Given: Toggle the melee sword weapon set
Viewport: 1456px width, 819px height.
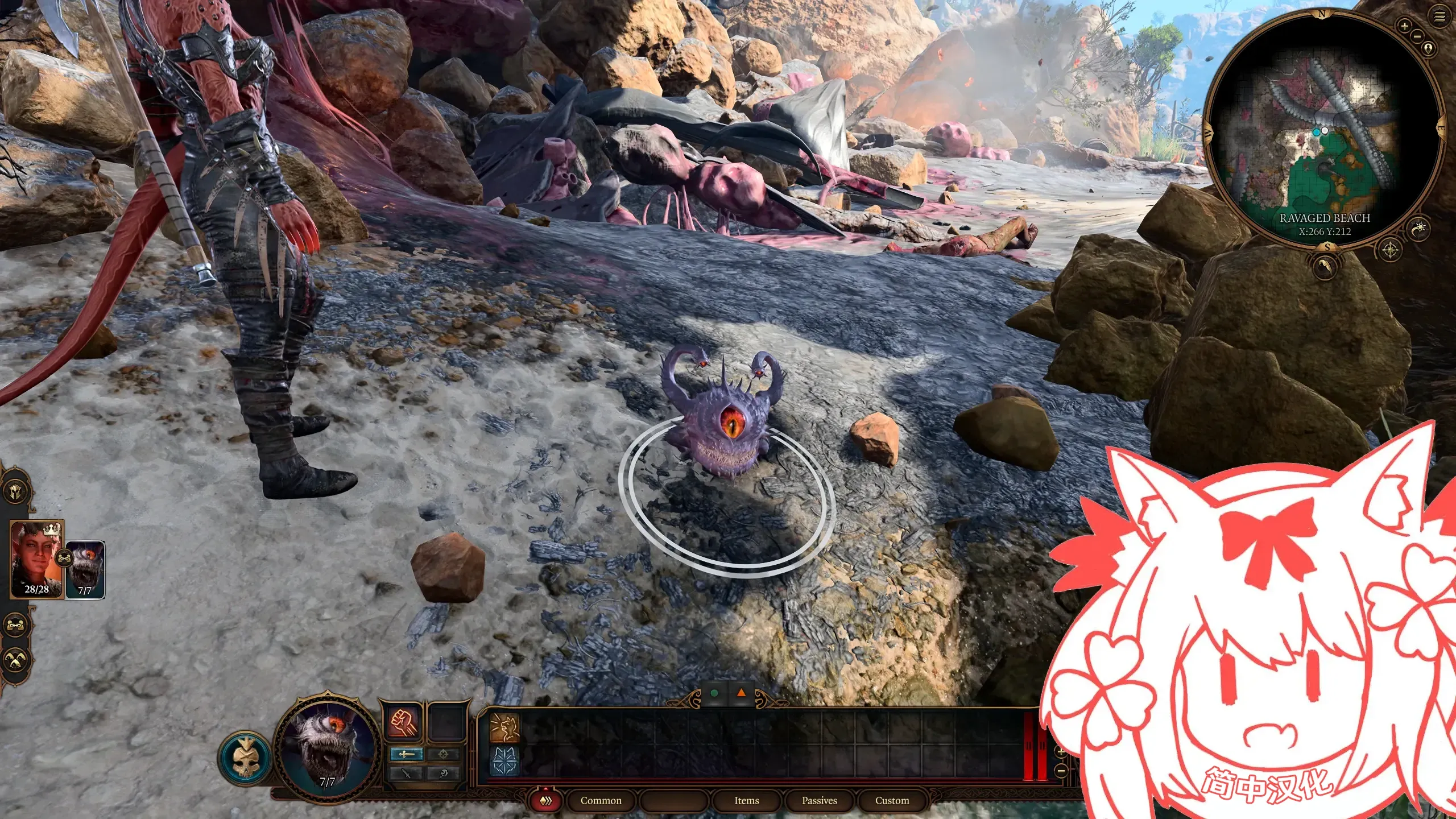Looking at the screenshot, I should pos(406,754).
